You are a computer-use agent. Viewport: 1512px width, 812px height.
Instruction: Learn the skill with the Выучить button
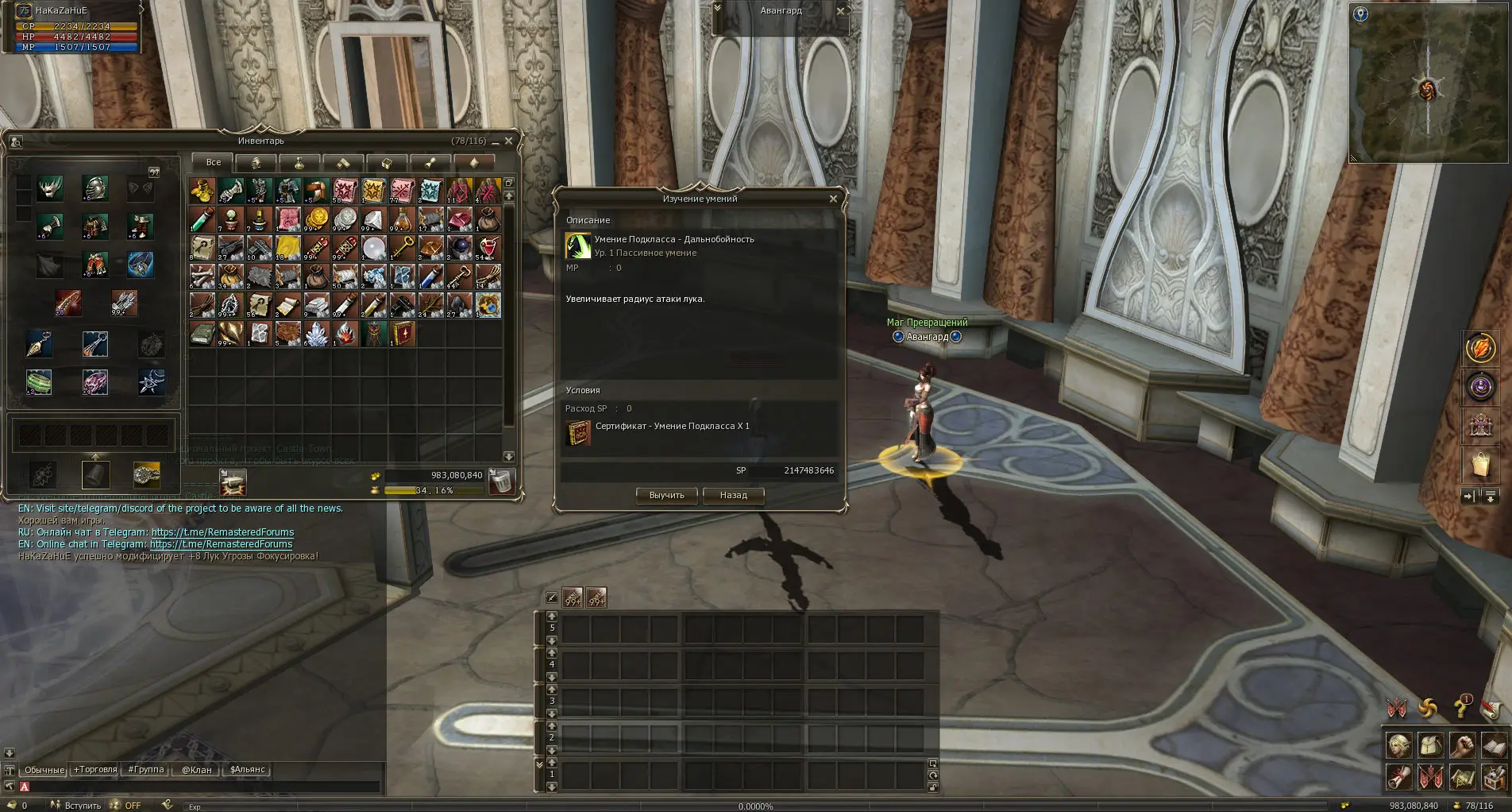coord(666,495)
